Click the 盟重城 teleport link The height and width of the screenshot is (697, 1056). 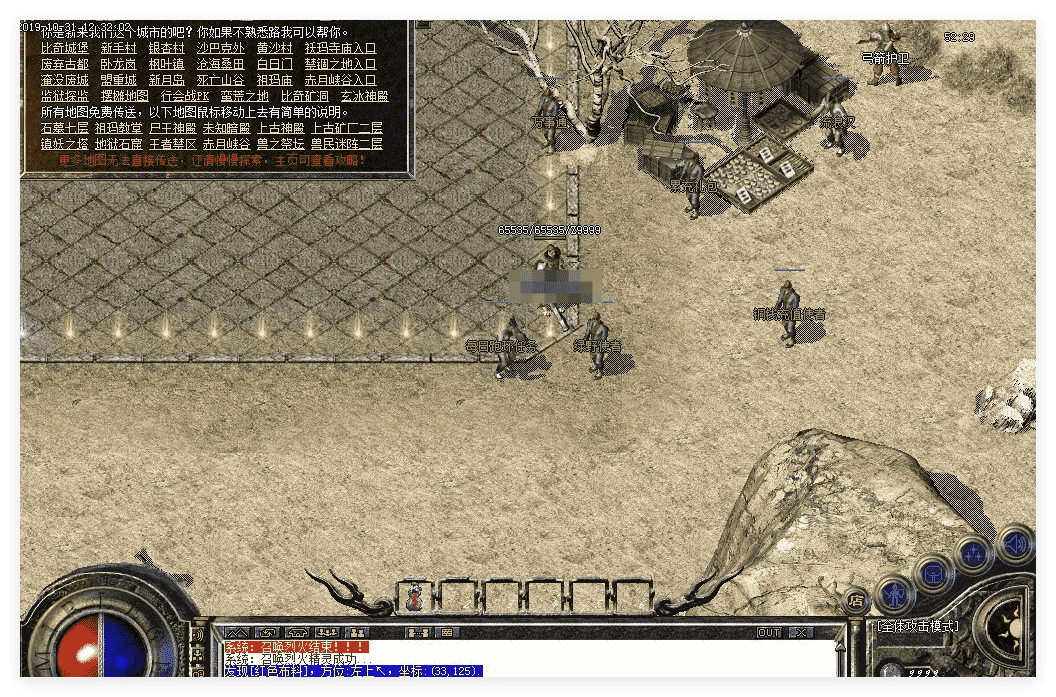(118, 80)
